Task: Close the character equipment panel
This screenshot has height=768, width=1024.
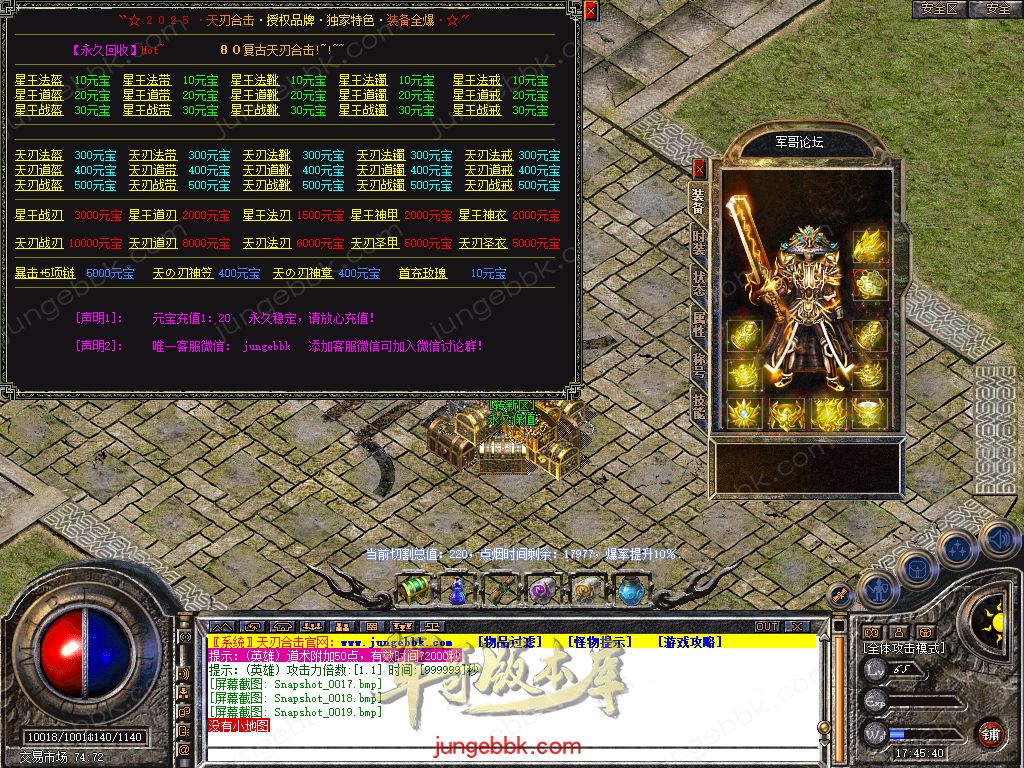Action: pyautogui.click(x=699, y=168)
